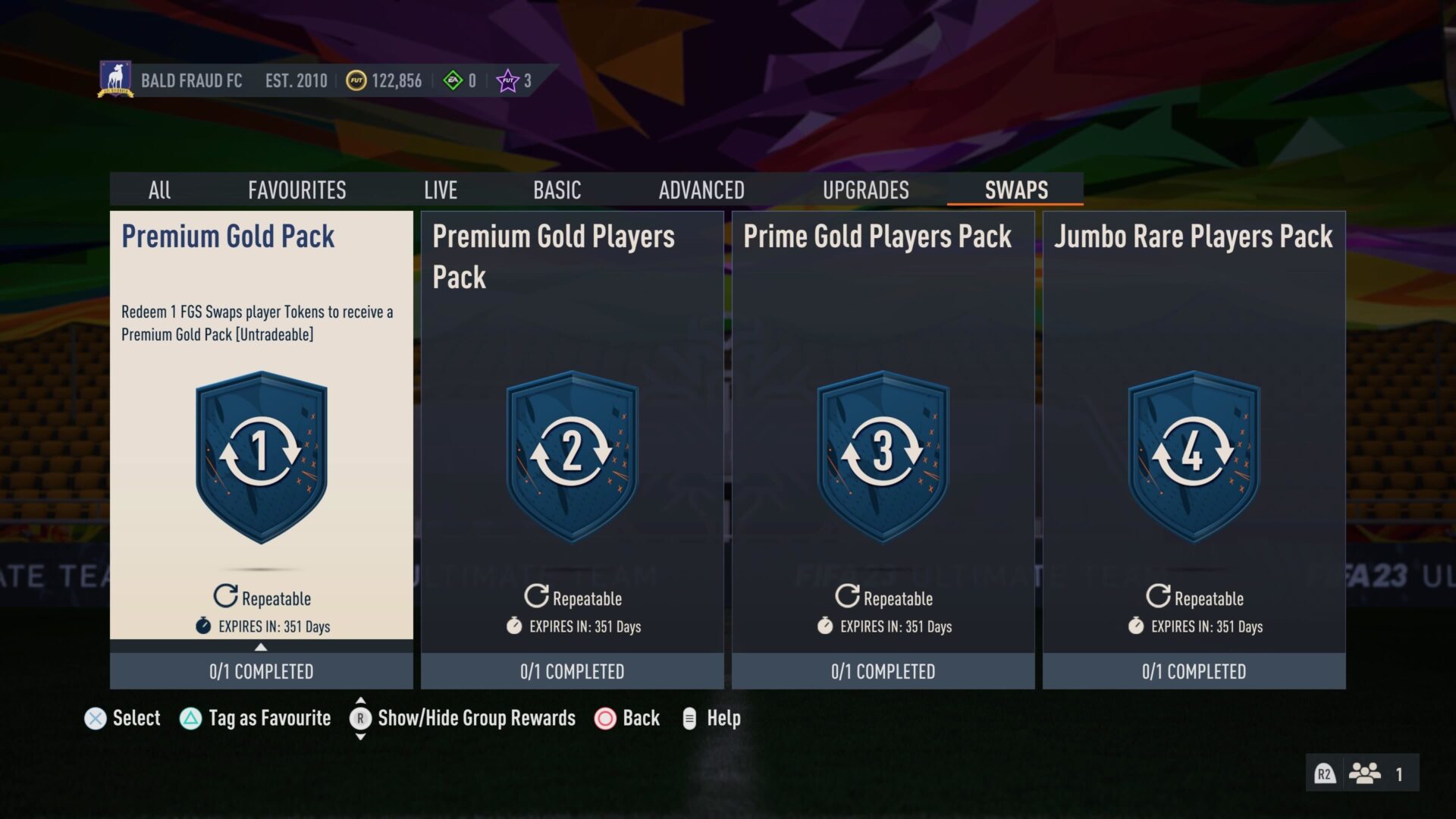Click the Bald Fraud FC club crest

click(118, 80)
